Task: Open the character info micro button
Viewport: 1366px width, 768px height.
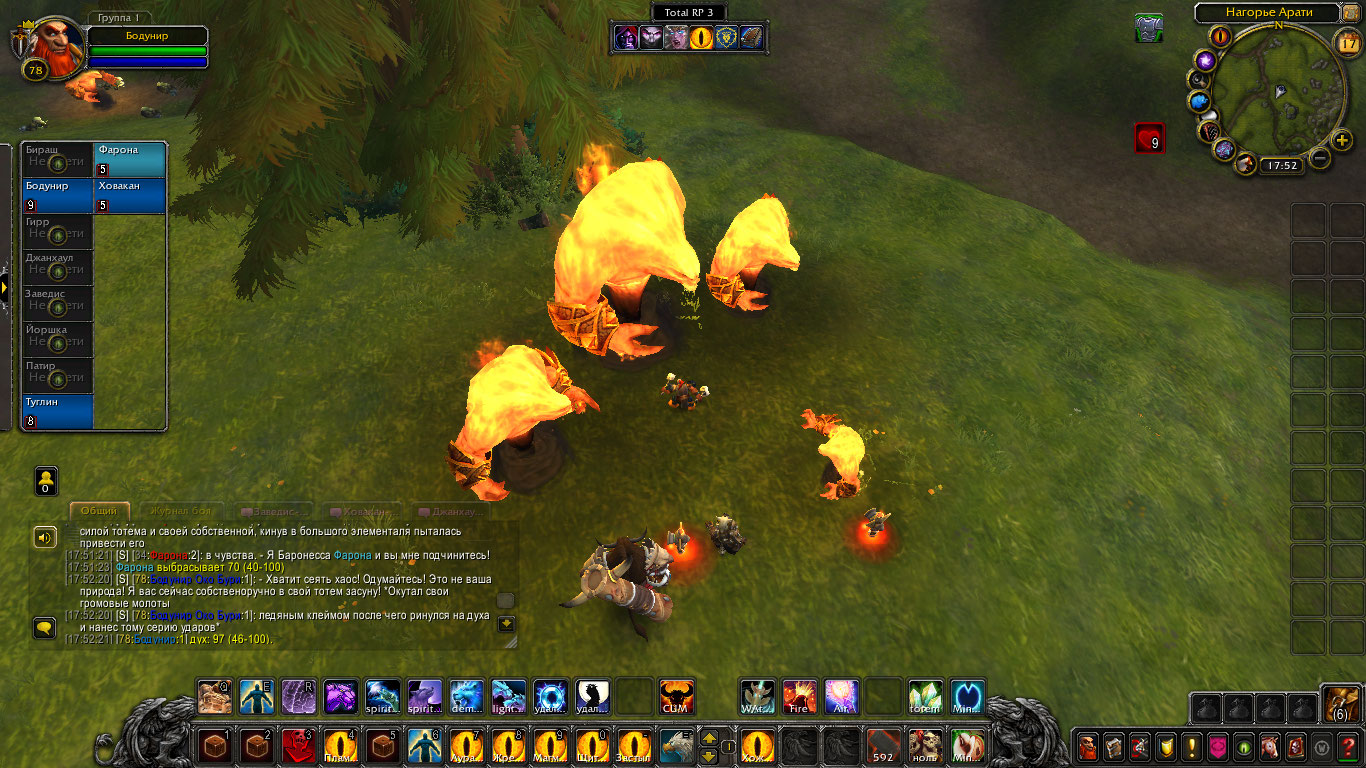Action: click(x=1087, y=747)
